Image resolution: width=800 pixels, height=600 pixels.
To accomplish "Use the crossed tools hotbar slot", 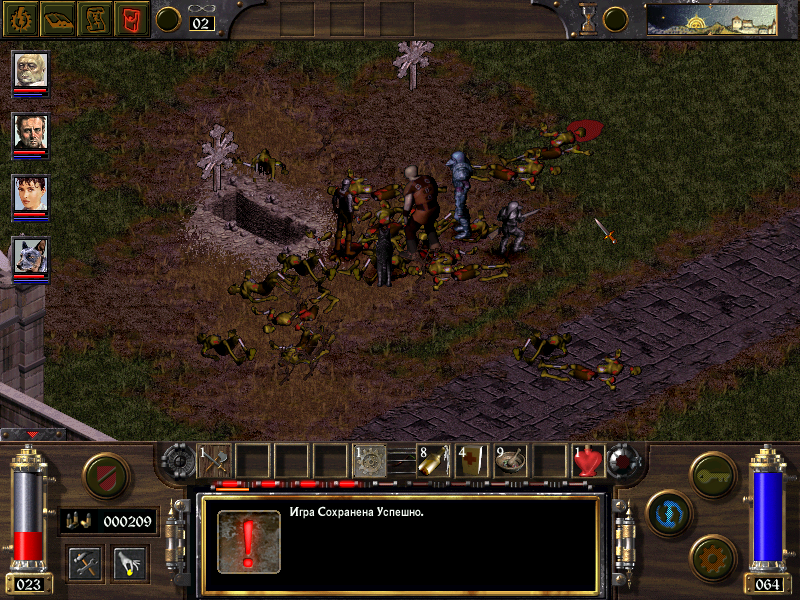I will click(x=215, y=460).
